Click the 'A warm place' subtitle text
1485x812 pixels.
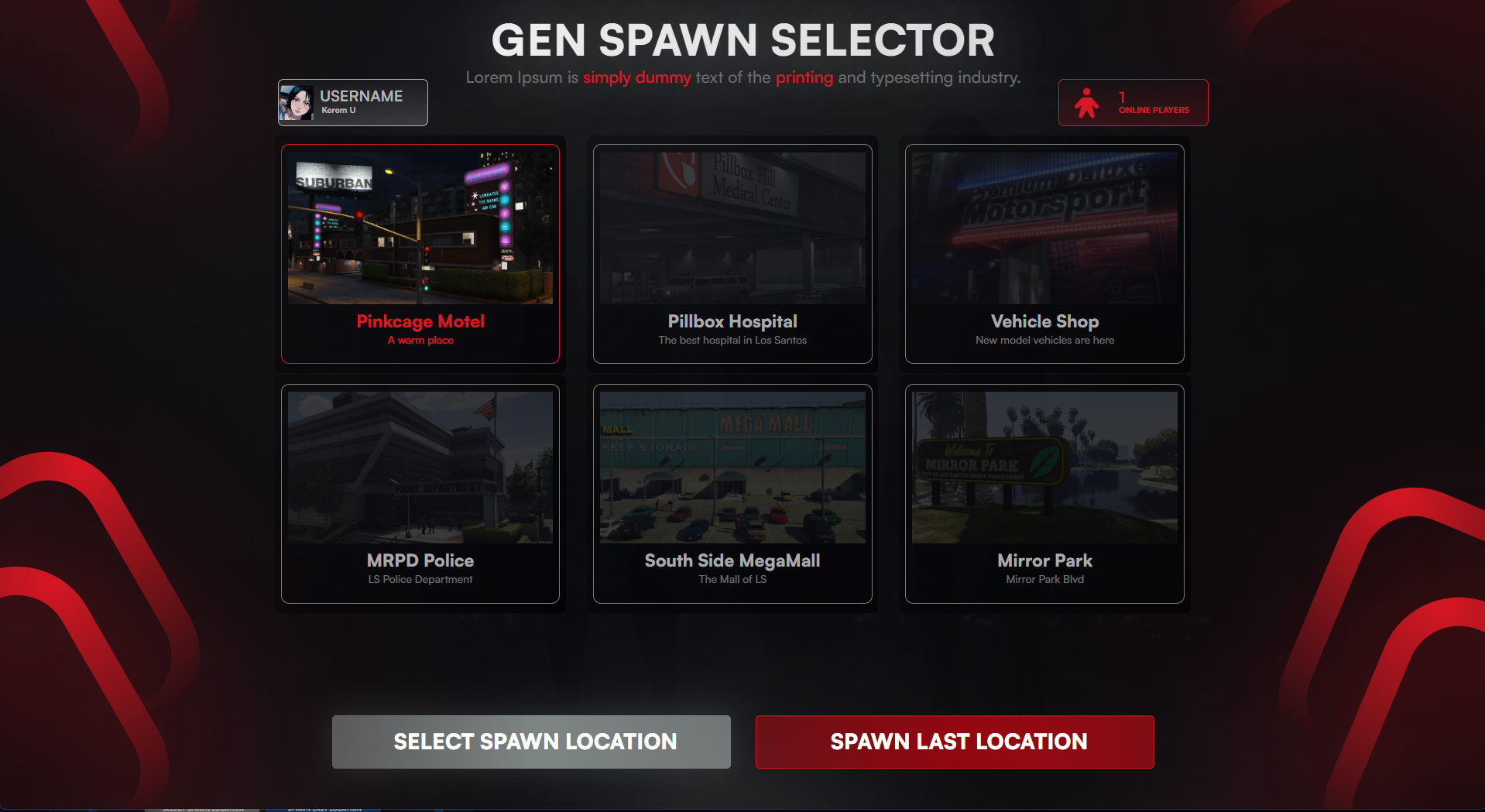pyautogui.click(x=420, y=340)
